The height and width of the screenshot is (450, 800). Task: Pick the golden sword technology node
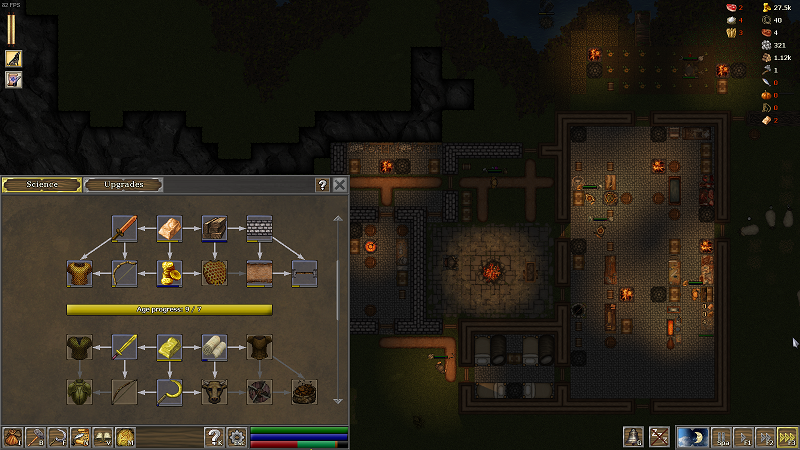(124, 348)
